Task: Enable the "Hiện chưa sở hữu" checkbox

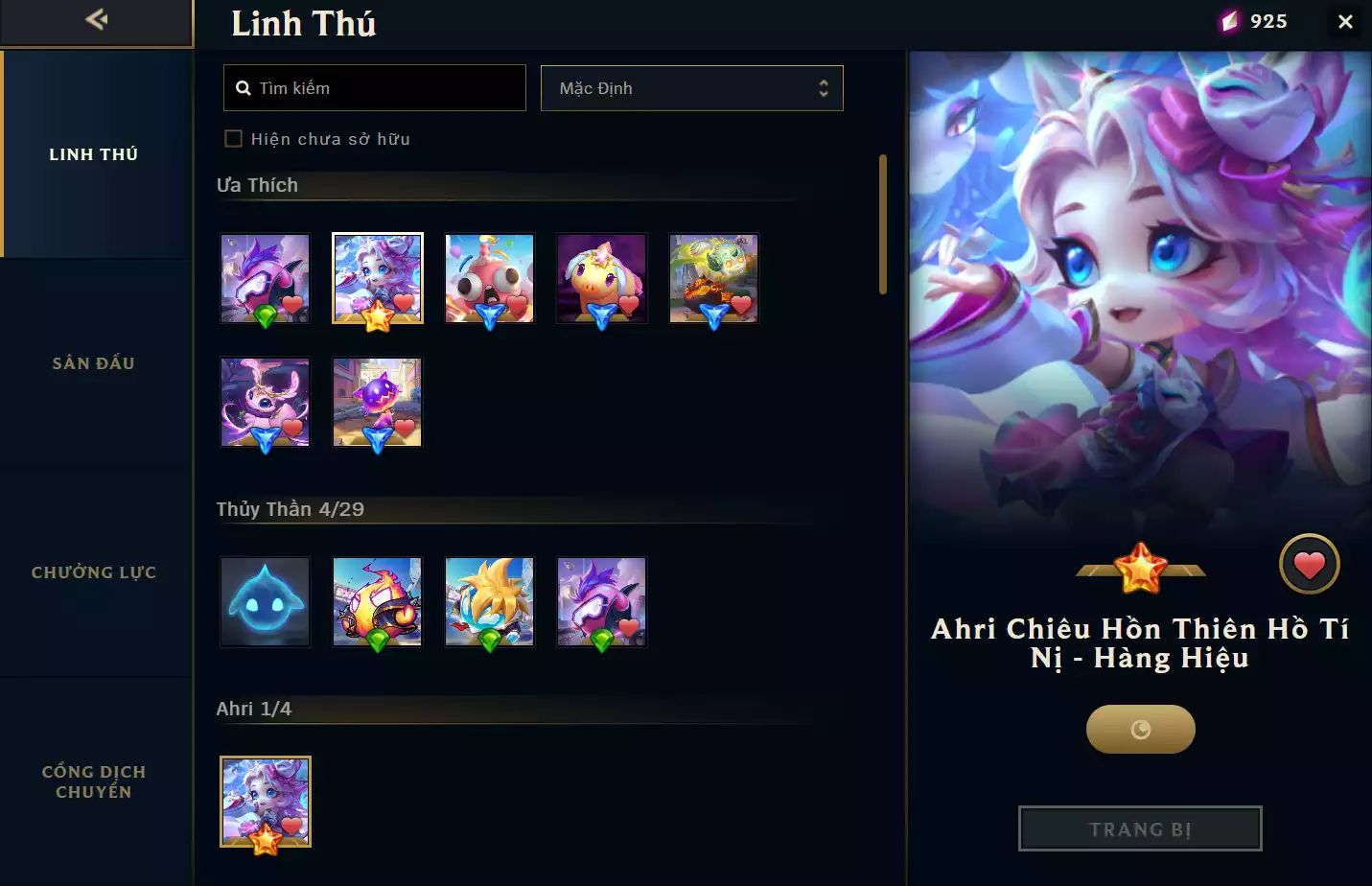Action: tap(233, 138)
